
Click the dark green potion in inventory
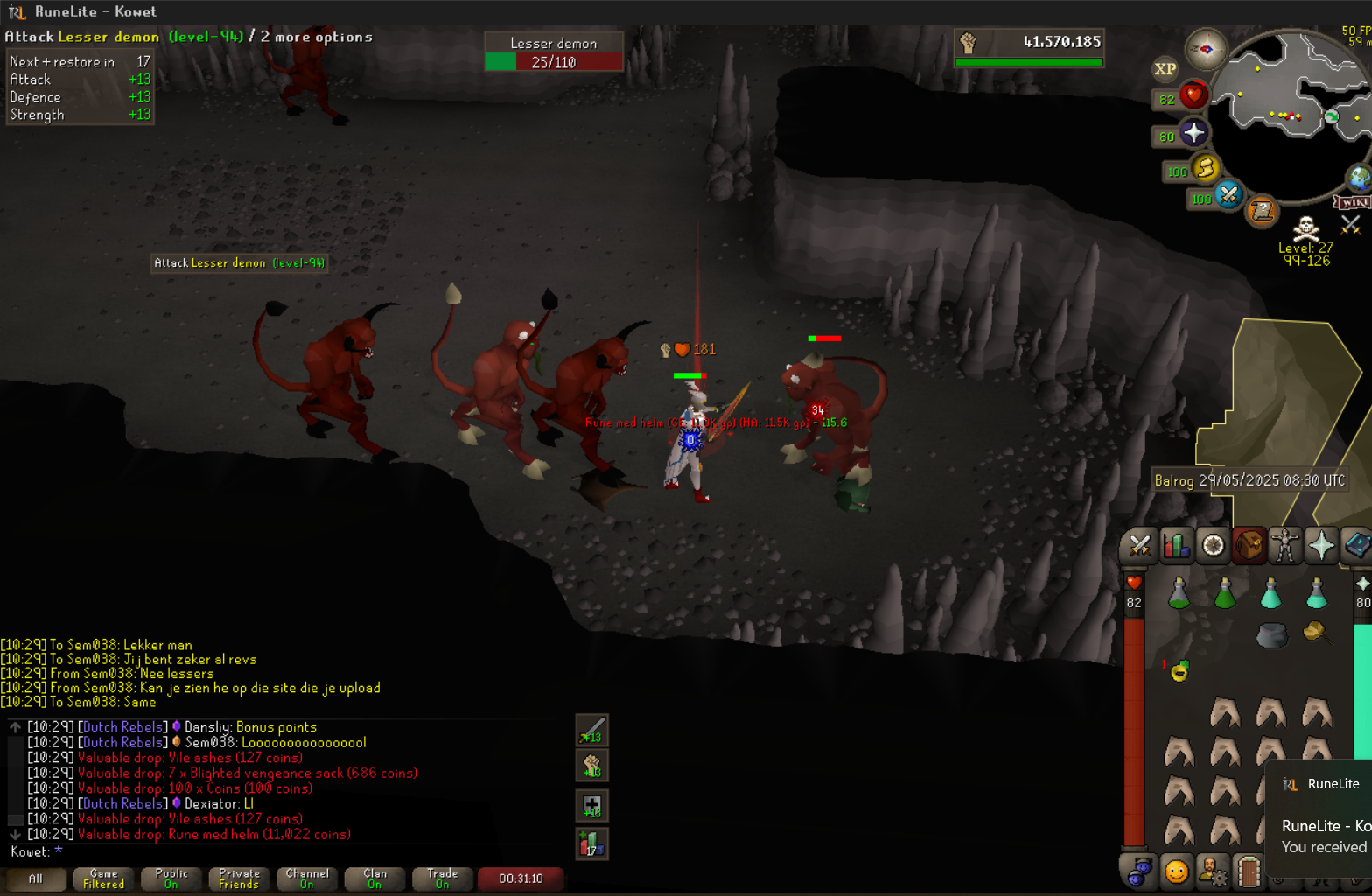coord(1225,595)
